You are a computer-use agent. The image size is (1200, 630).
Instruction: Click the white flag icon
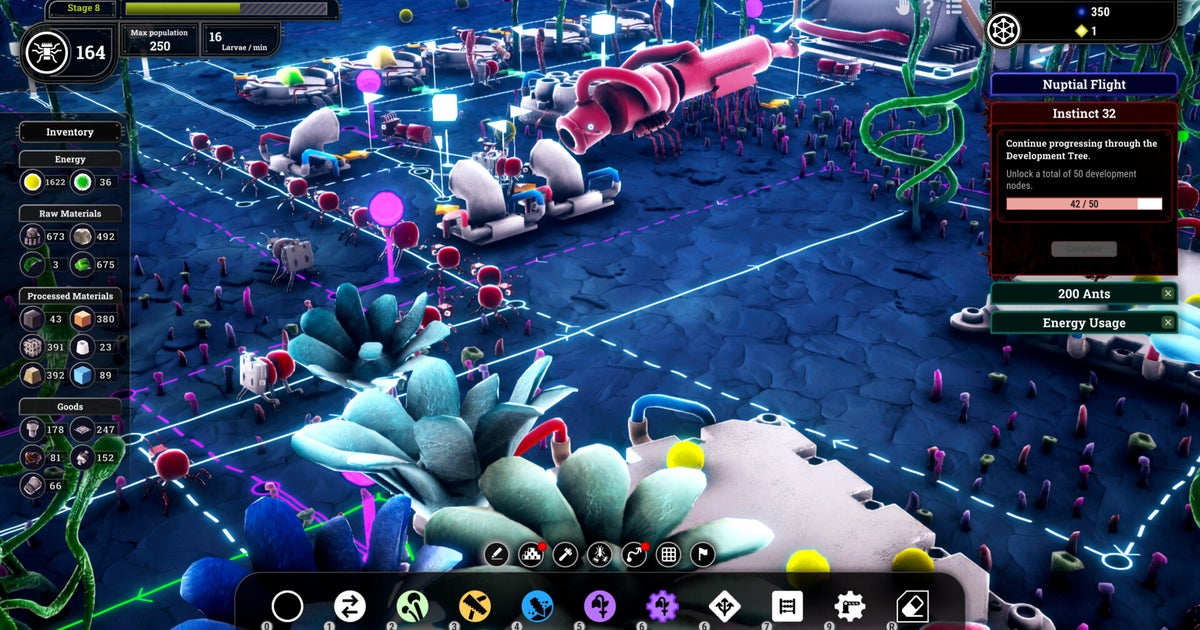(703, 554)
